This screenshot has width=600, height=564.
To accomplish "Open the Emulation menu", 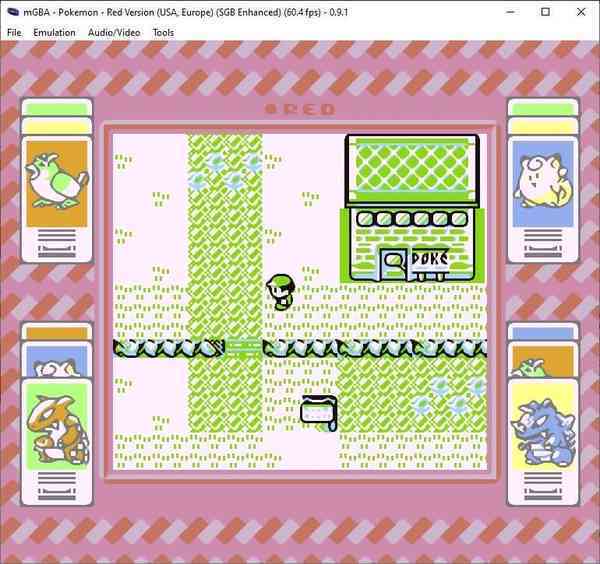I will coord(54,33).
